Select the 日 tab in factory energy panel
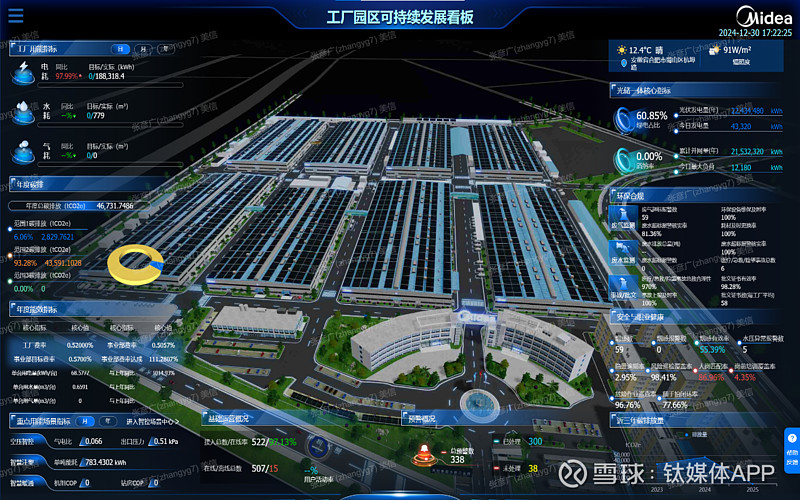 click(x=121, y=48)
